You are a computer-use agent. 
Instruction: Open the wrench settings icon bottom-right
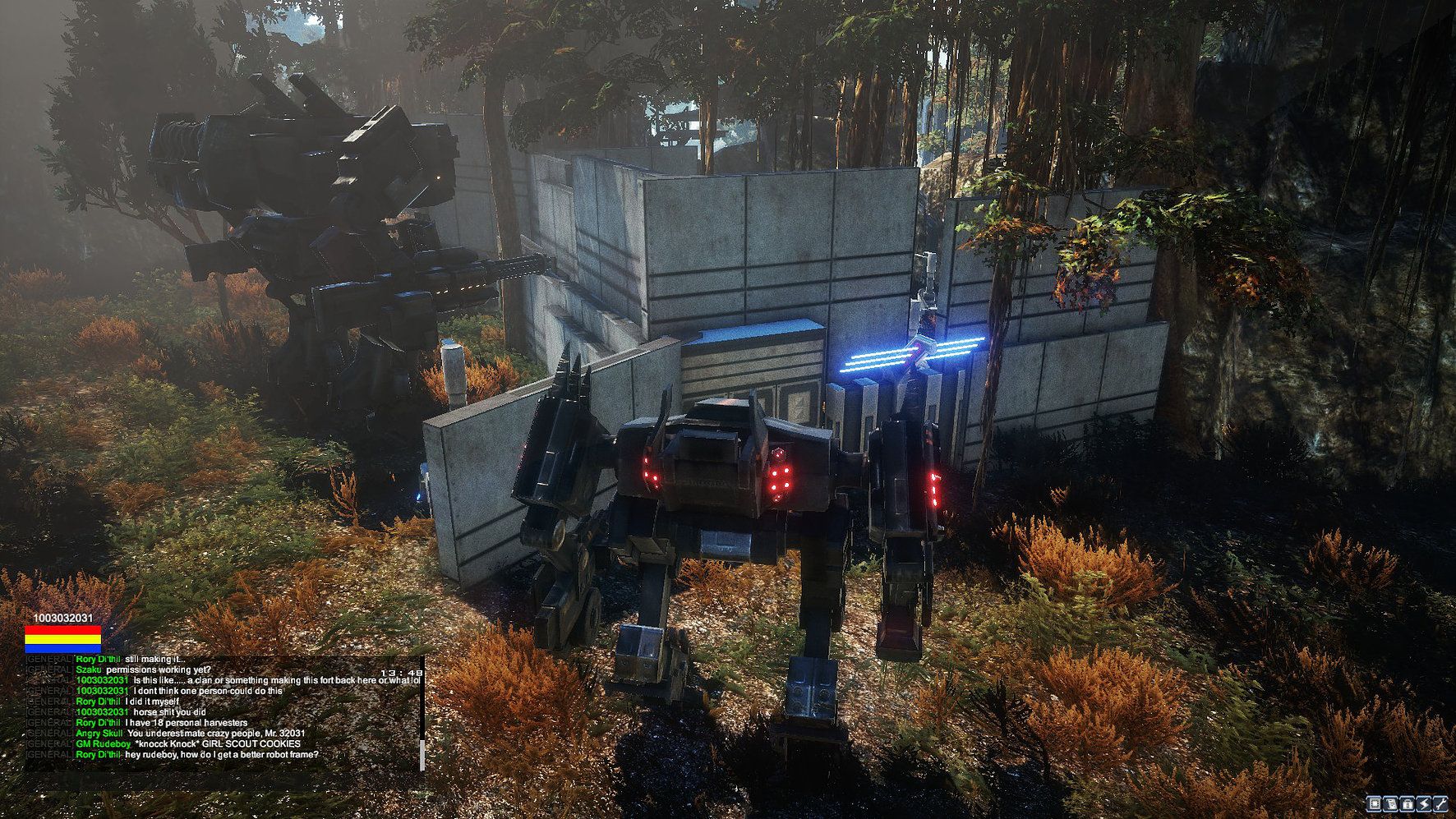pyautogui.click(x=1440, y=803)
